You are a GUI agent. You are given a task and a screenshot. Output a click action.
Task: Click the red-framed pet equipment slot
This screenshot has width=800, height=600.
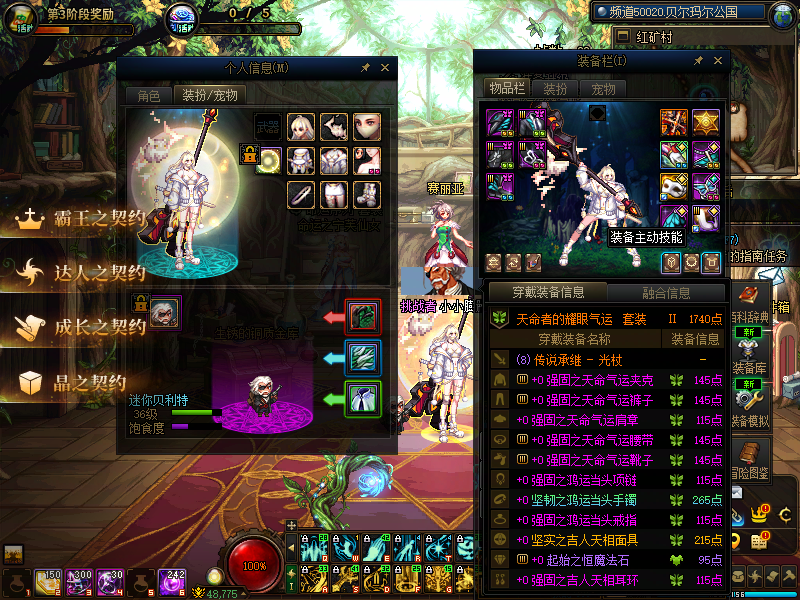(361, 316)
